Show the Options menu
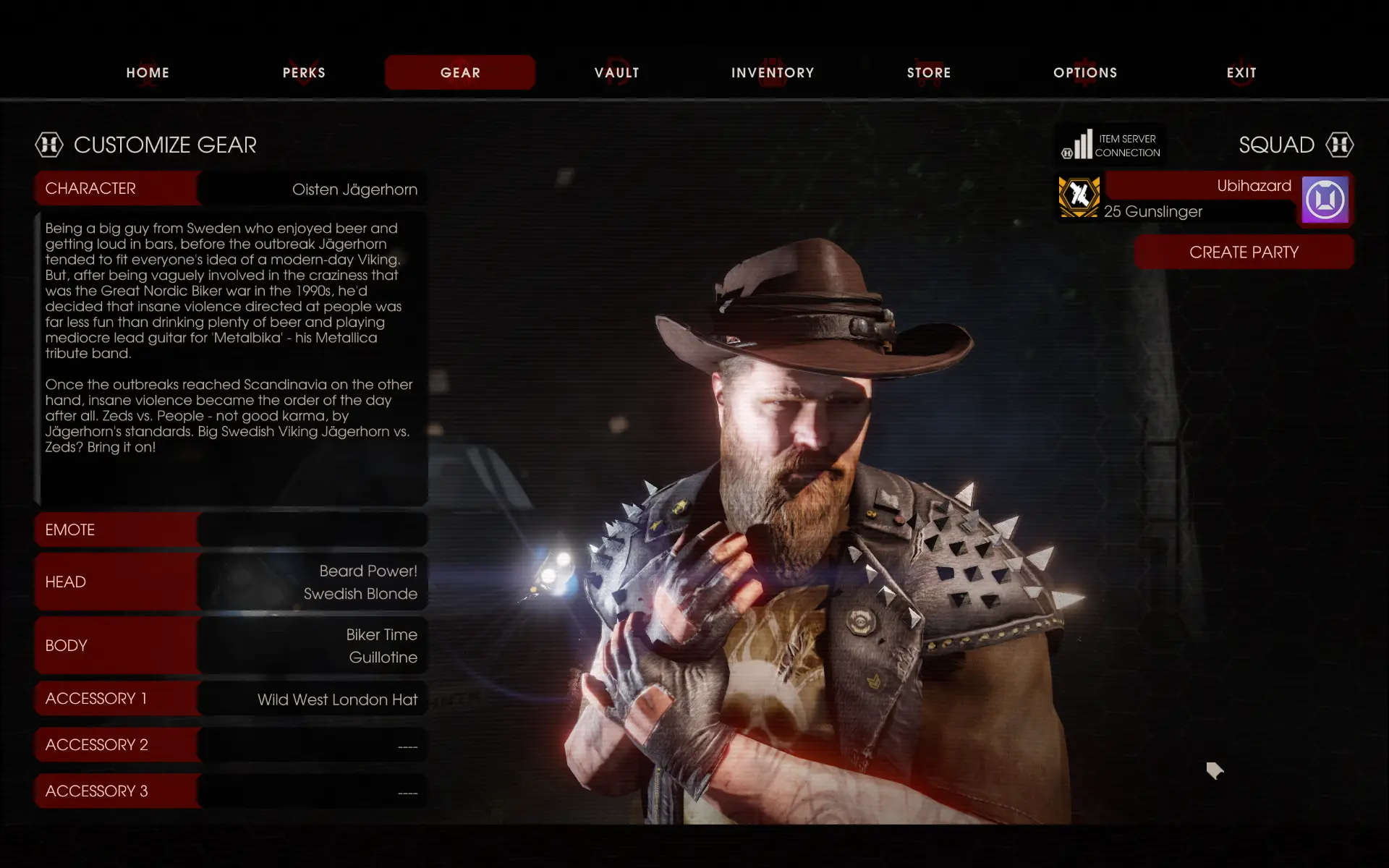The height and width of the screenshot is (868, 1389). pyautogui.click(x=1085, y=72)
